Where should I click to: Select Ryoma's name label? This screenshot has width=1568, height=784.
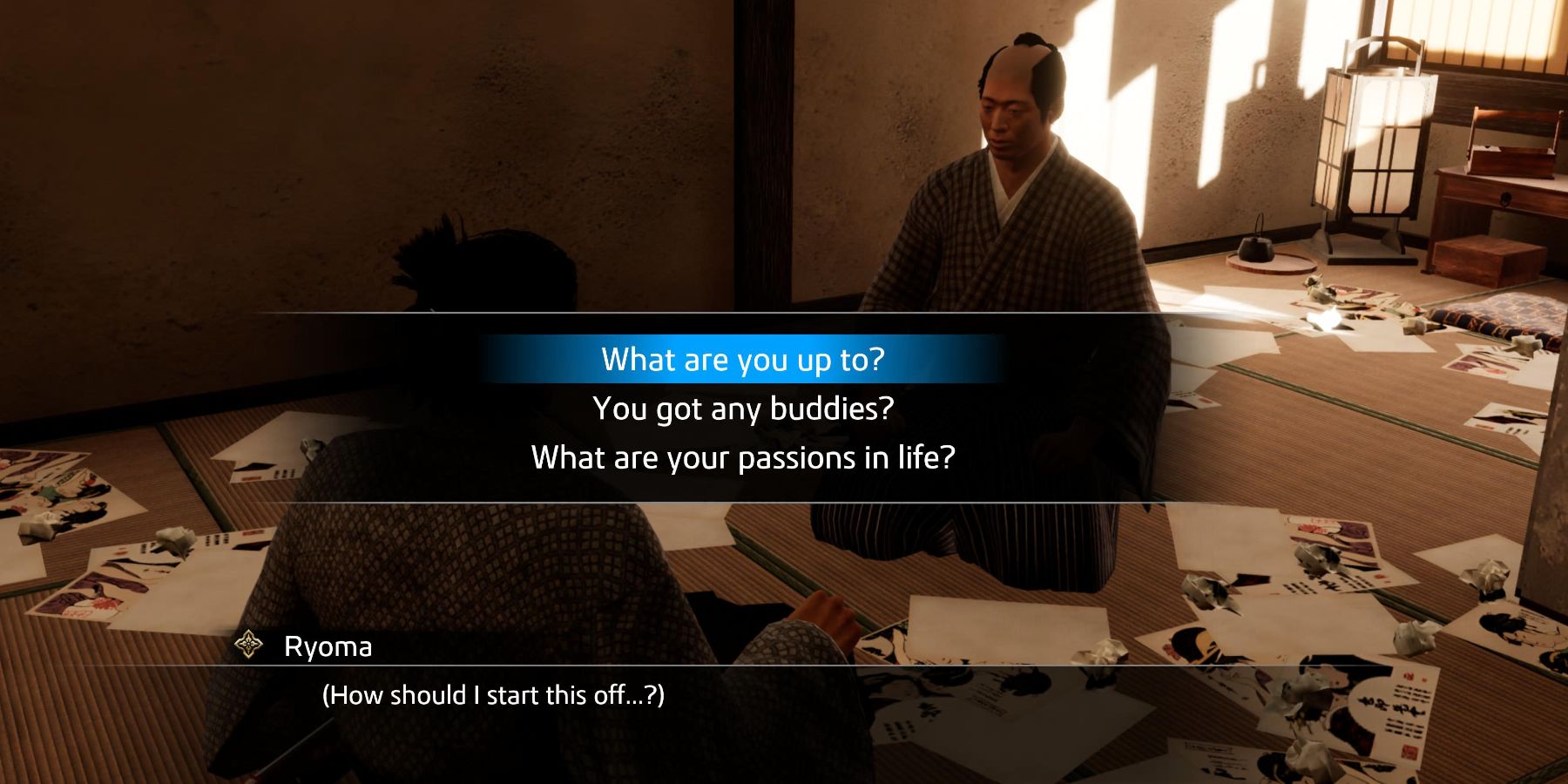tap(327, 646)
